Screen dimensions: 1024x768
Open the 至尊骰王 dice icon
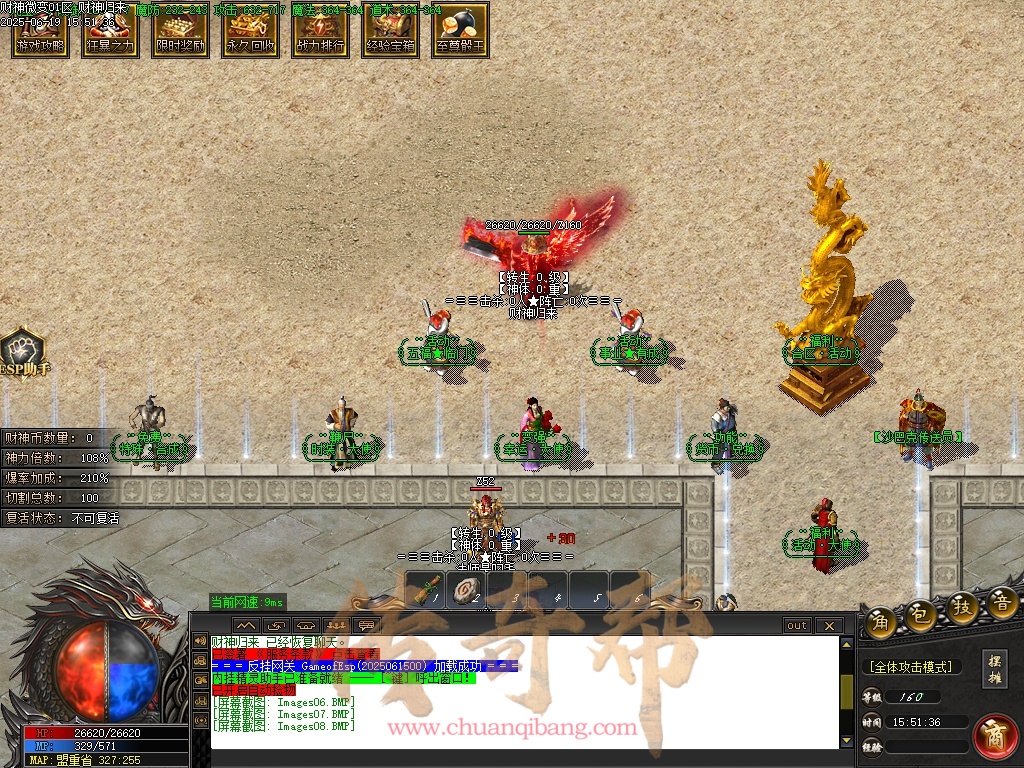pos(460,30)
